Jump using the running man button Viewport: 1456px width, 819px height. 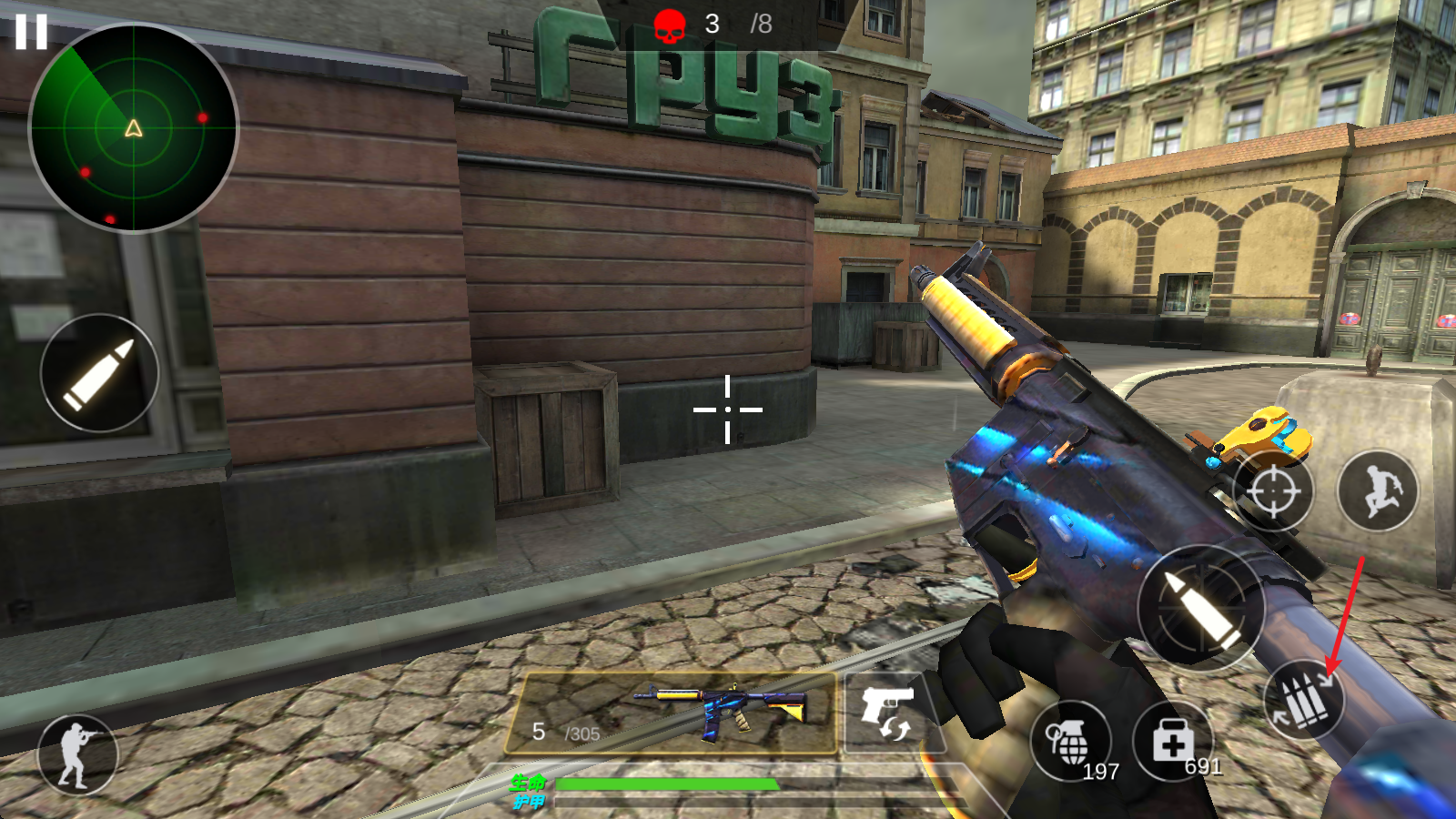1378,491
